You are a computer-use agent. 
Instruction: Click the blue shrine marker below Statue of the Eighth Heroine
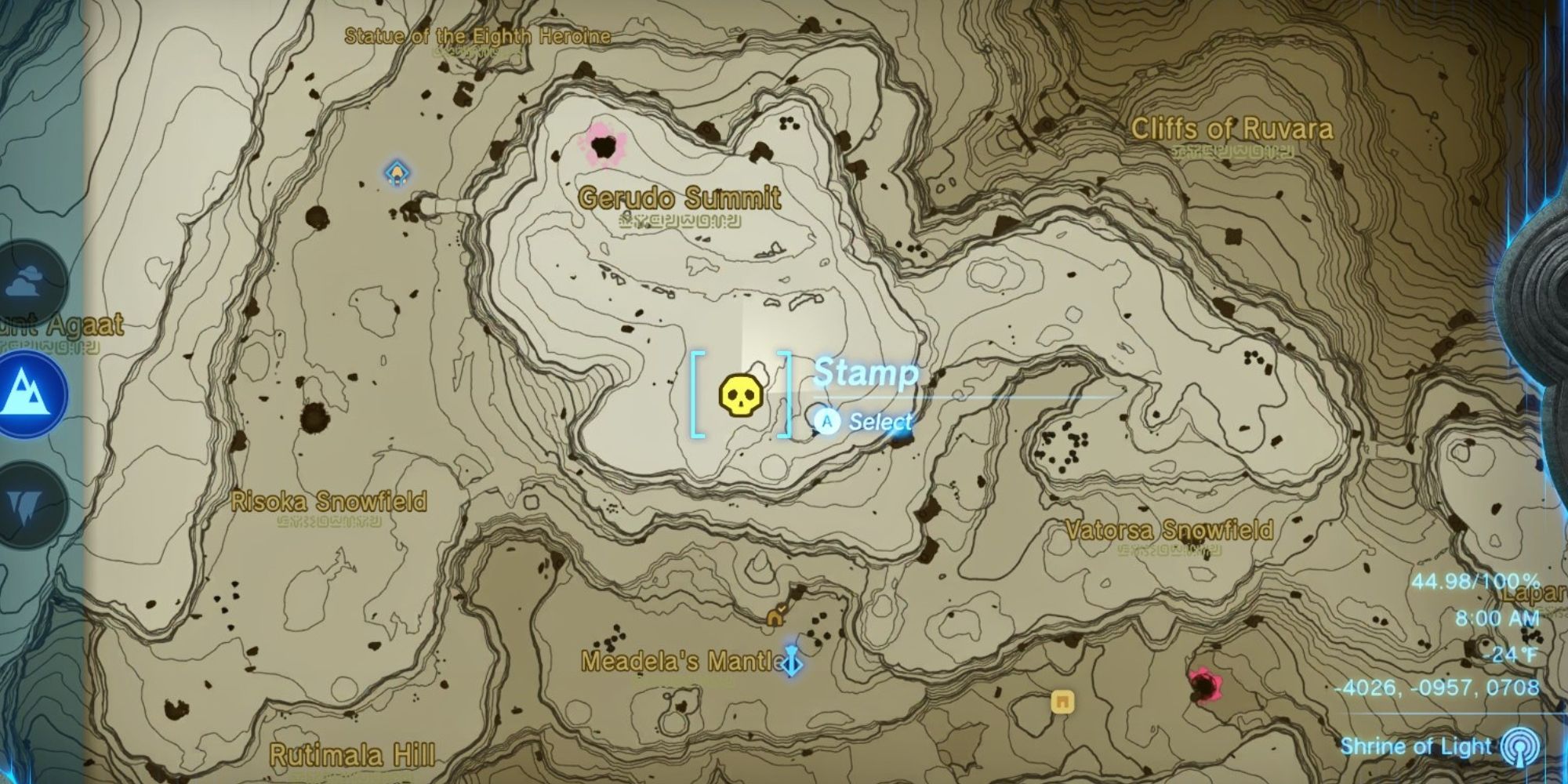pyautogui.click(x=396, y=173)
